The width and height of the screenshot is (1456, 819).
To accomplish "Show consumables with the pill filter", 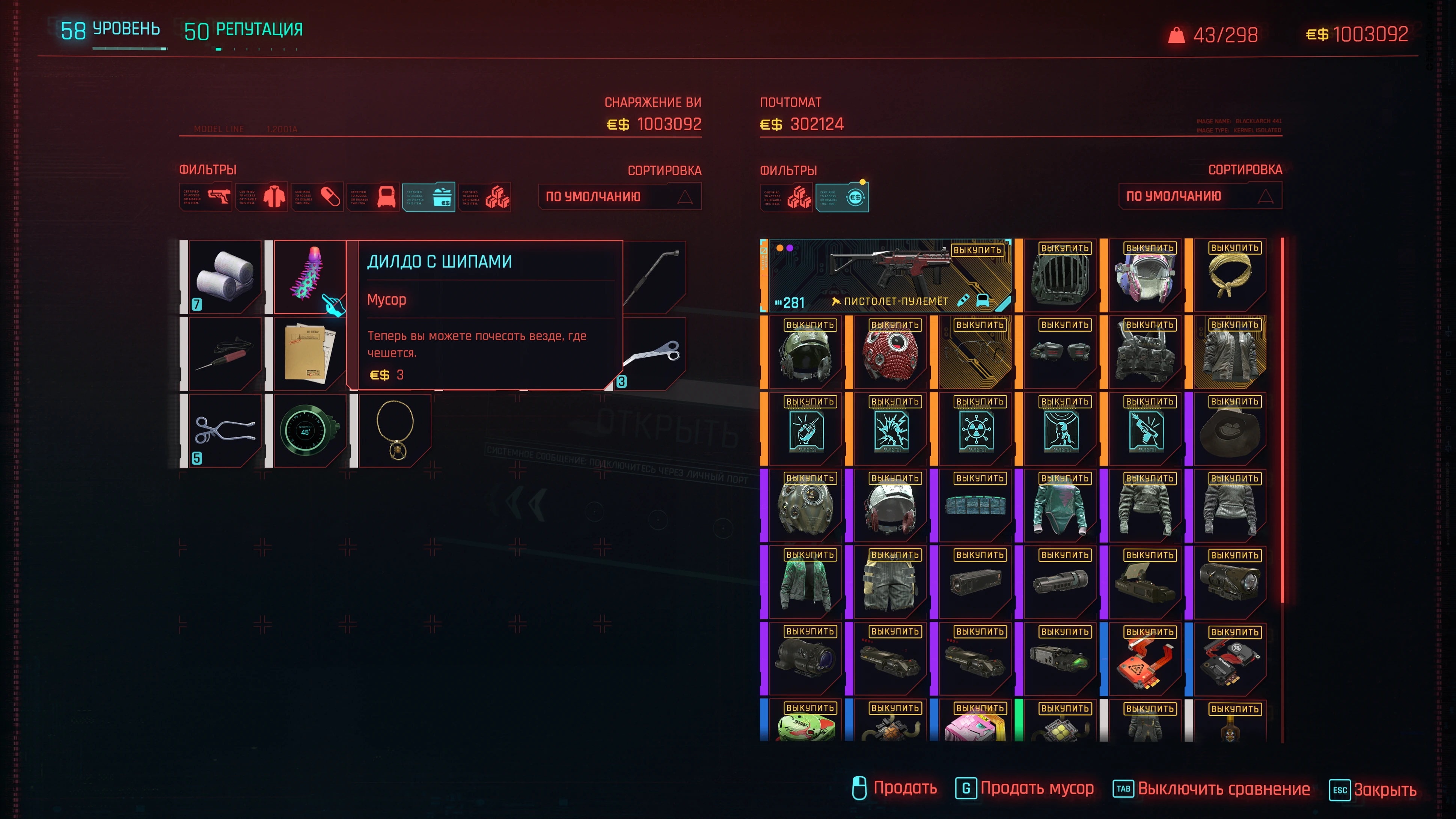I will pyautogui.click(x=317, y=197).
